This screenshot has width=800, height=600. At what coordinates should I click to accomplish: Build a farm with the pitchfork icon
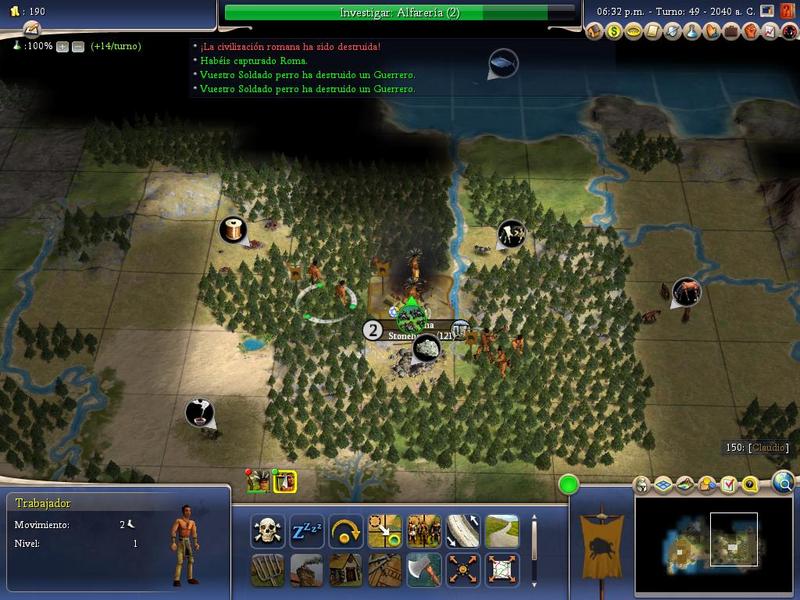(x=268, y=570)
